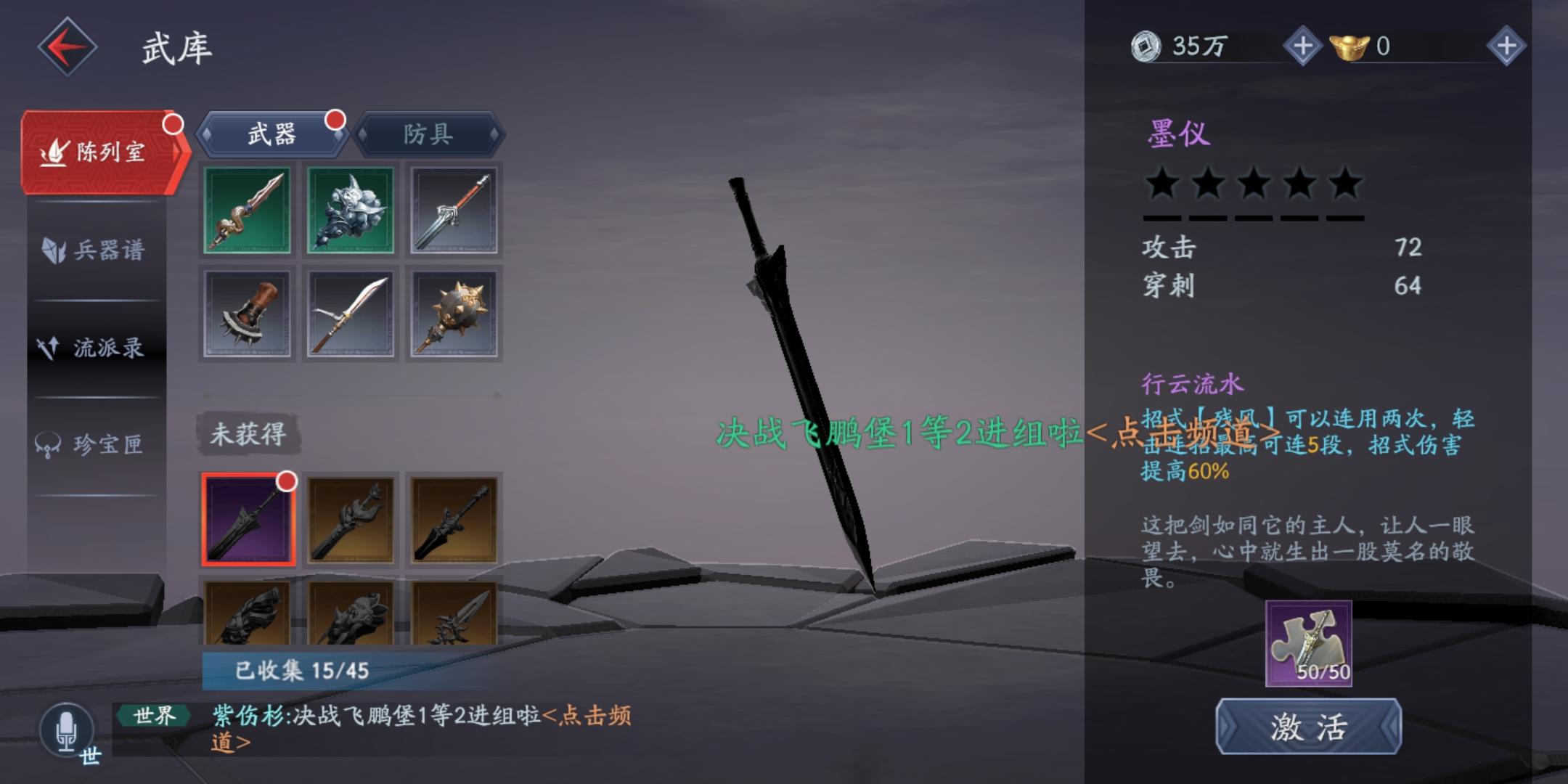Screen dimensions: 1568x784
Task: Tap the red notification badge on 陈列室
Action: (x=173, y=125)
